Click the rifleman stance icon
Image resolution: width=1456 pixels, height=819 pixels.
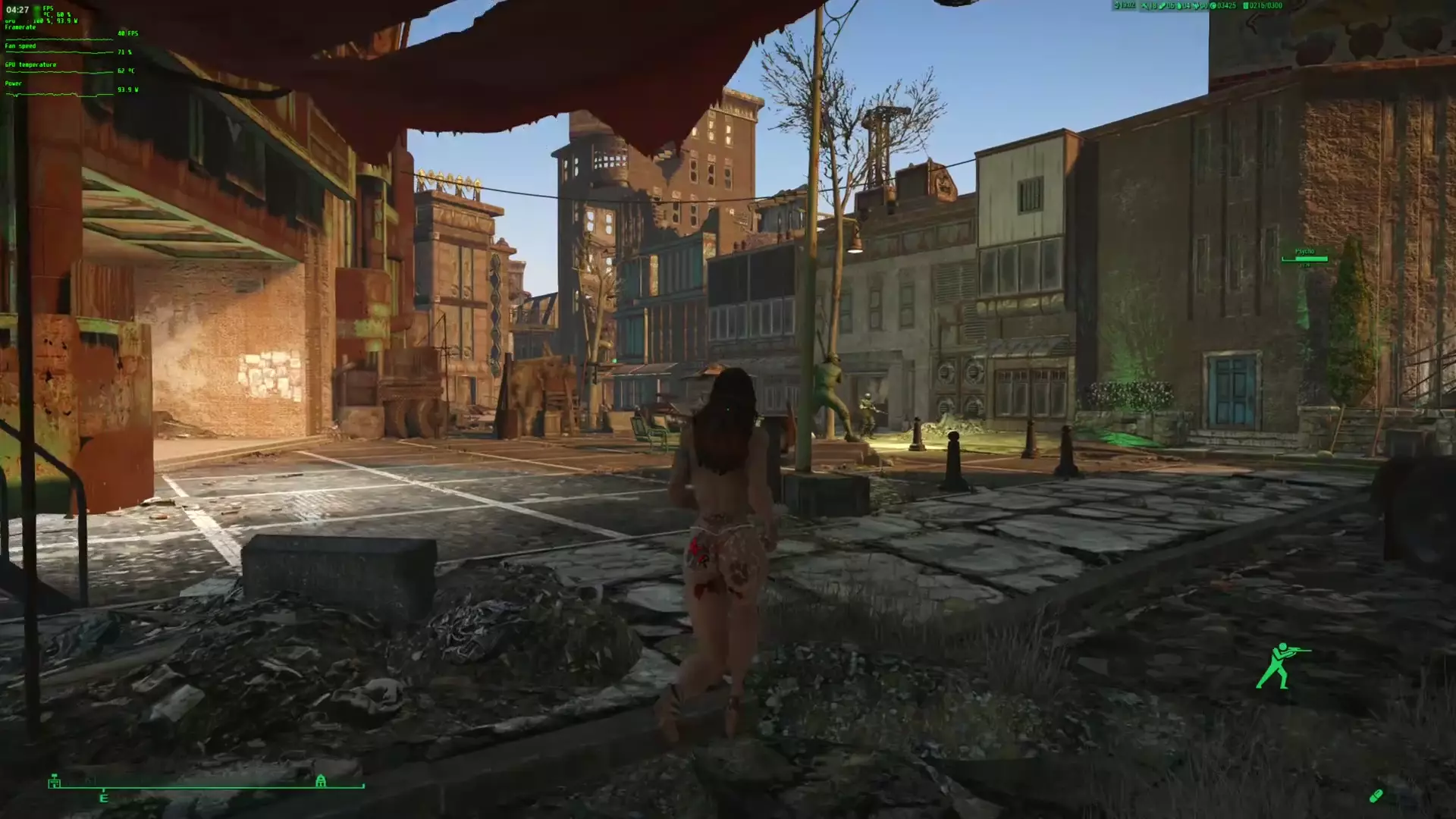coord(1281,666)
